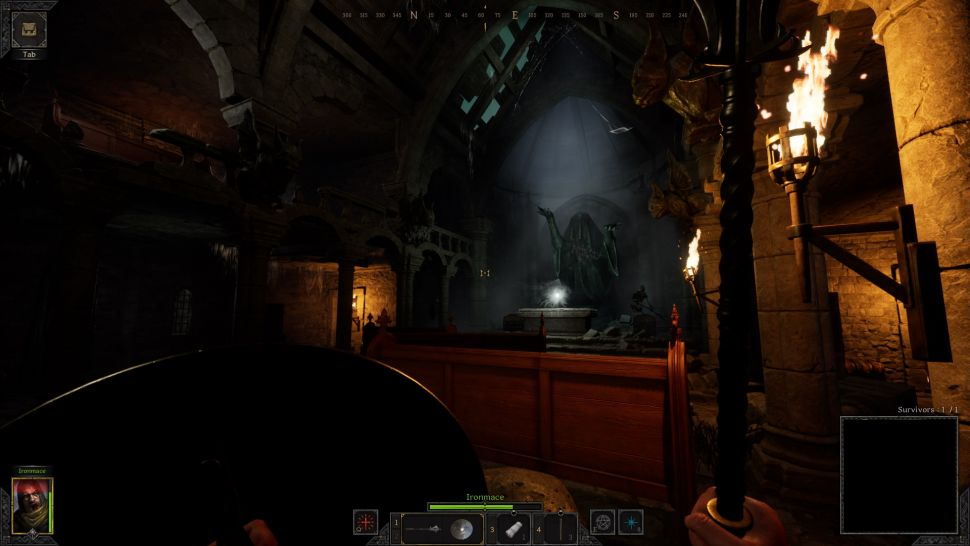Activate the red compass-star skill
The height and width of the screenshot is (546, 970).
pyautogui.click(x=365, y=522)
